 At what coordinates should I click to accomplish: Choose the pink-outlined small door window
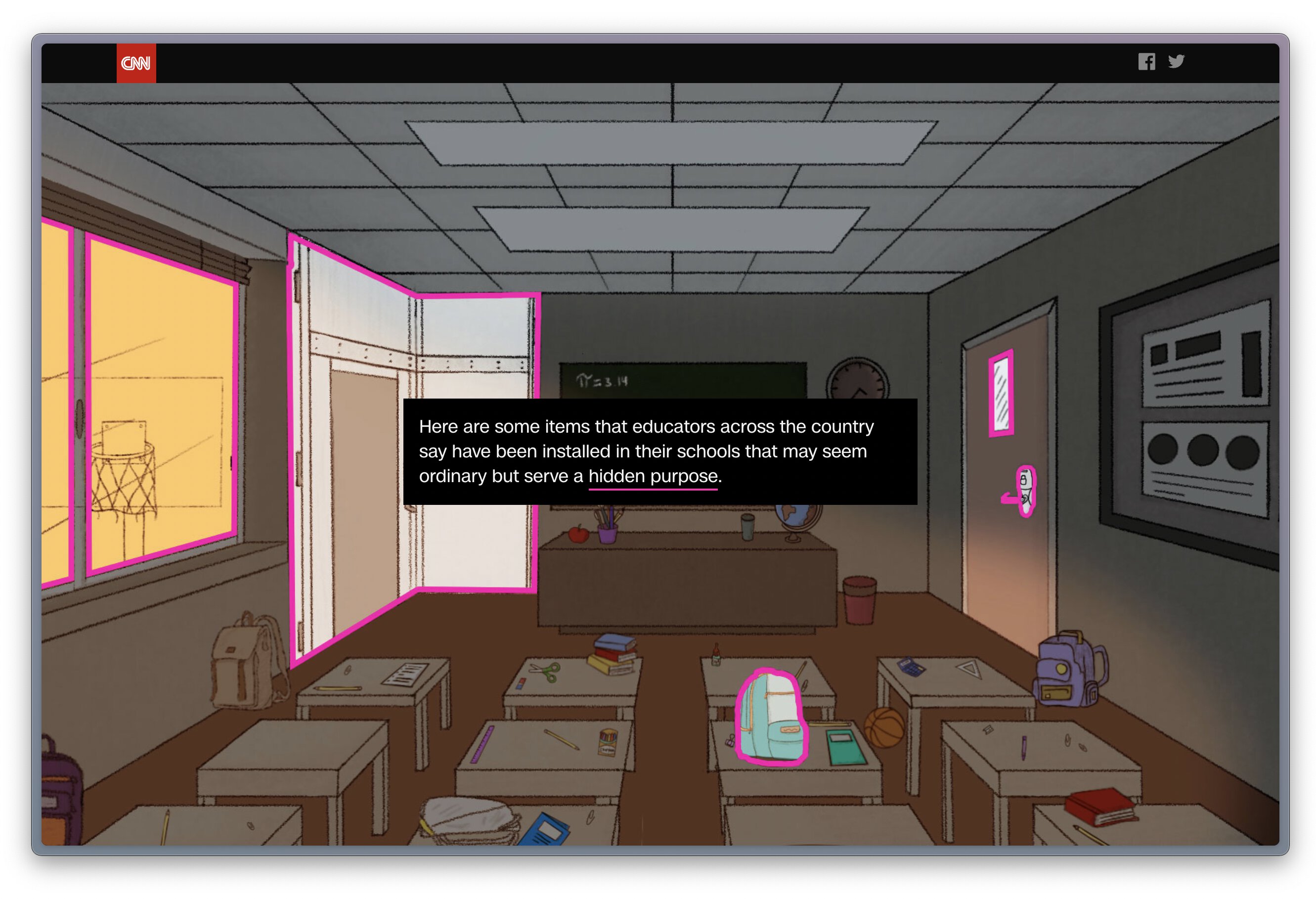tap(1001, 393)
